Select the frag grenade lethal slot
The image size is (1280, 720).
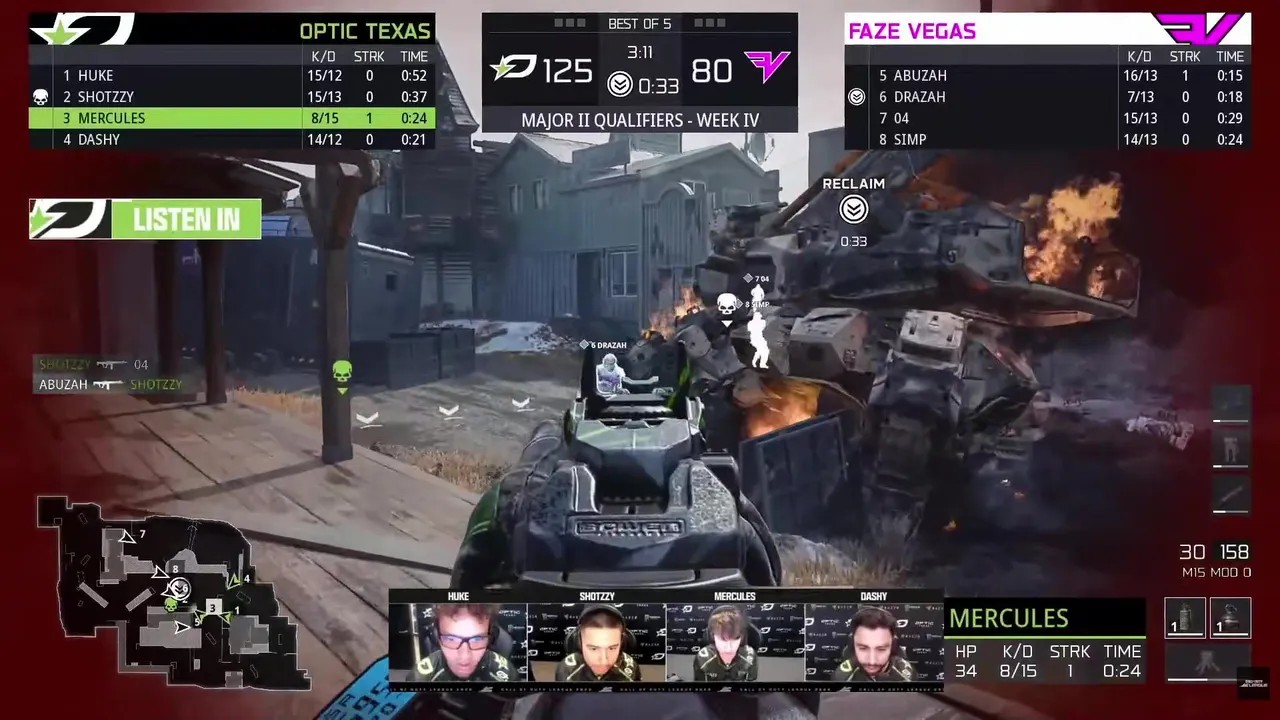(1230, 617)
